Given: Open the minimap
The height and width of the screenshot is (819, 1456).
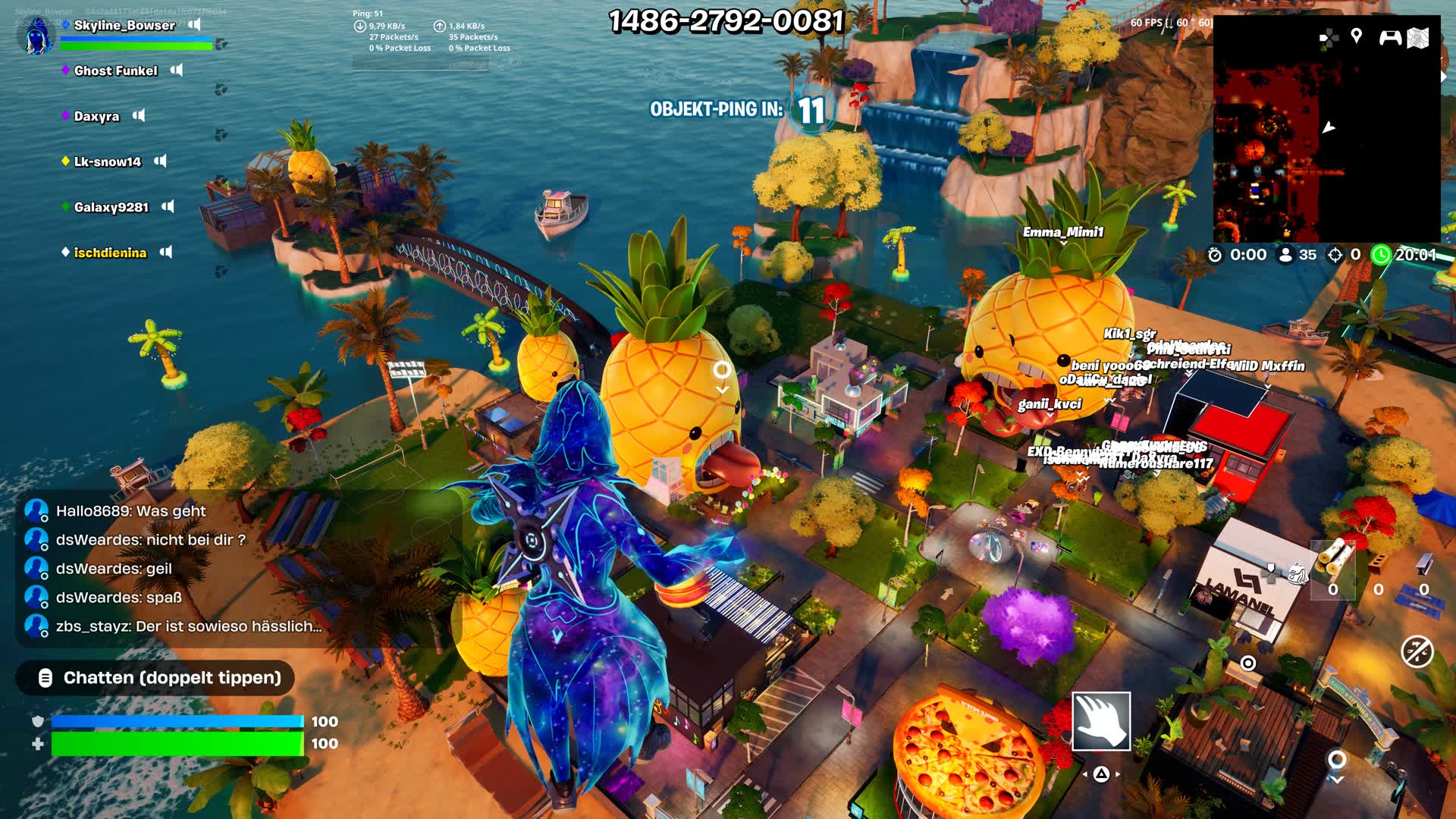Looking at the screenshot, I should tap(1326, 144).
